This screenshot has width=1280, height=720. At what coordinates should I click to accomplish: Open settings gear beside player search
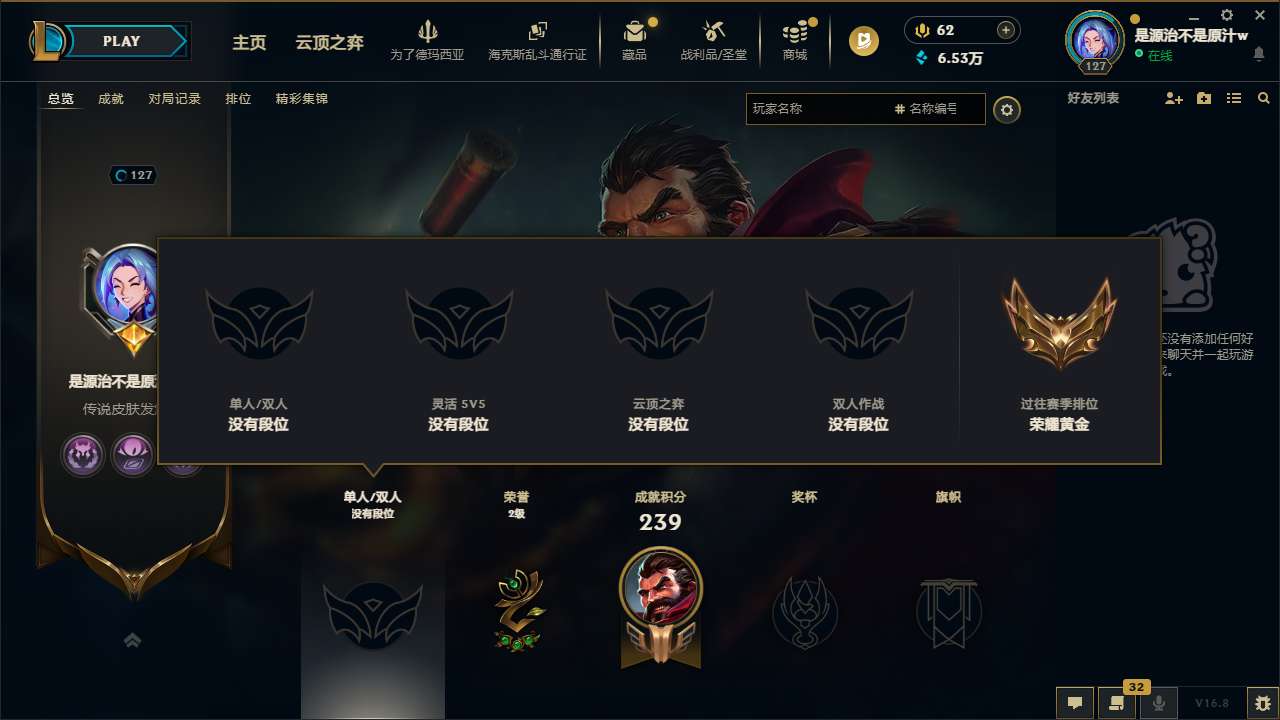pos(1007,109)
